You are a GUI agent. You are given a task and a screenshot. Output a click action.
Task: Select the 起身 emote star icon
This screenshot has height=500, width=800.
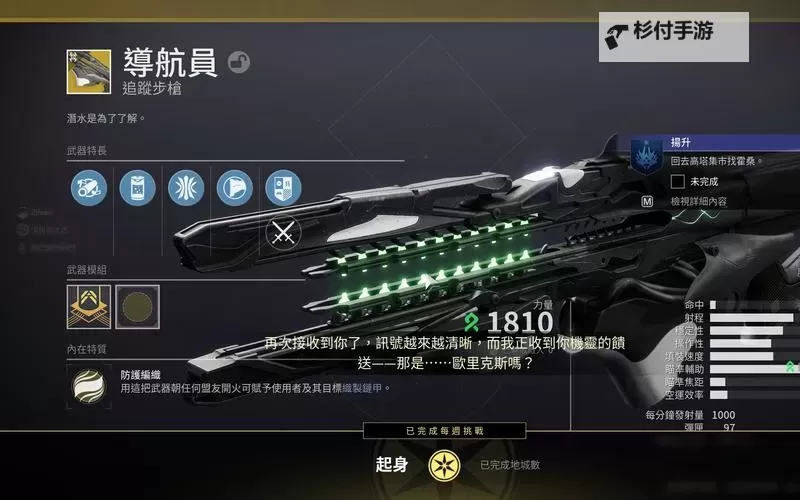tap(443, 465)
